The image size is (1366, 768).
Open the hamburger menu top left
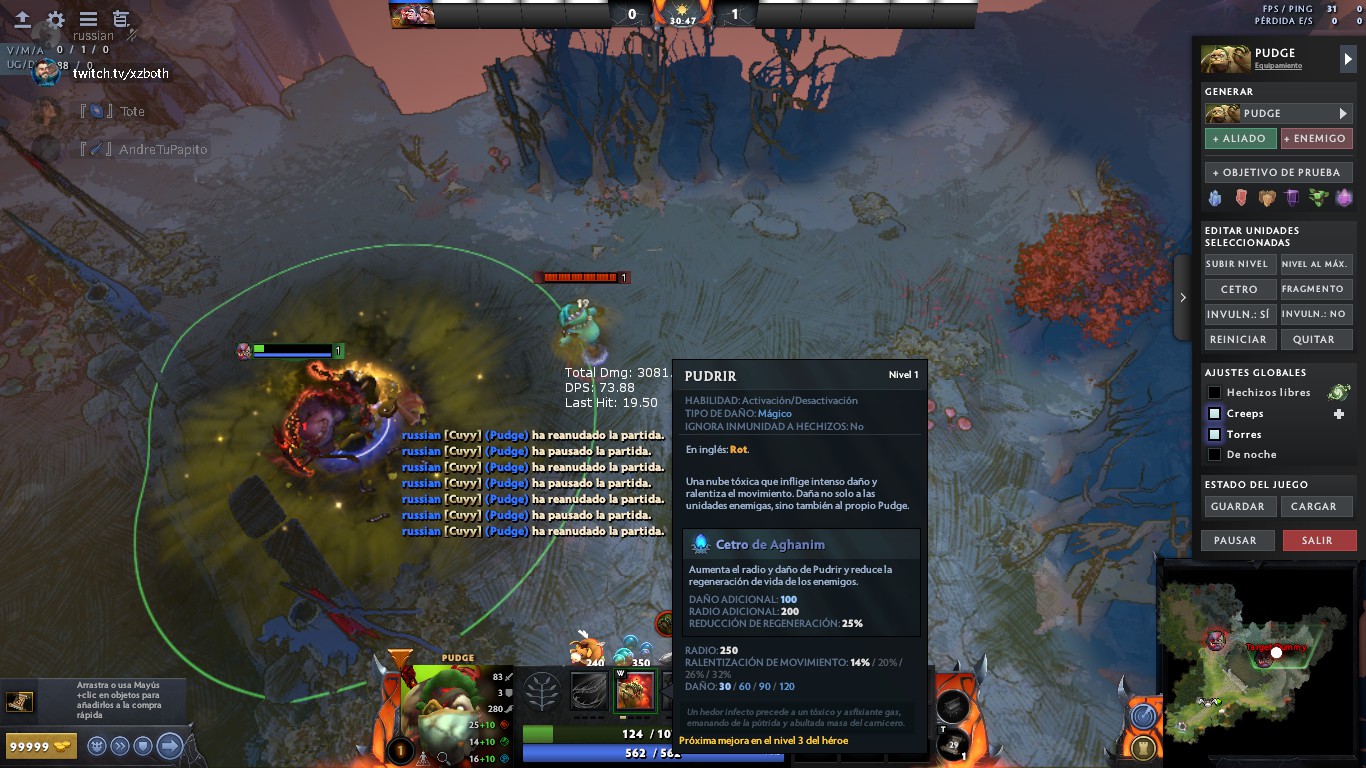[x=88, y=18]
